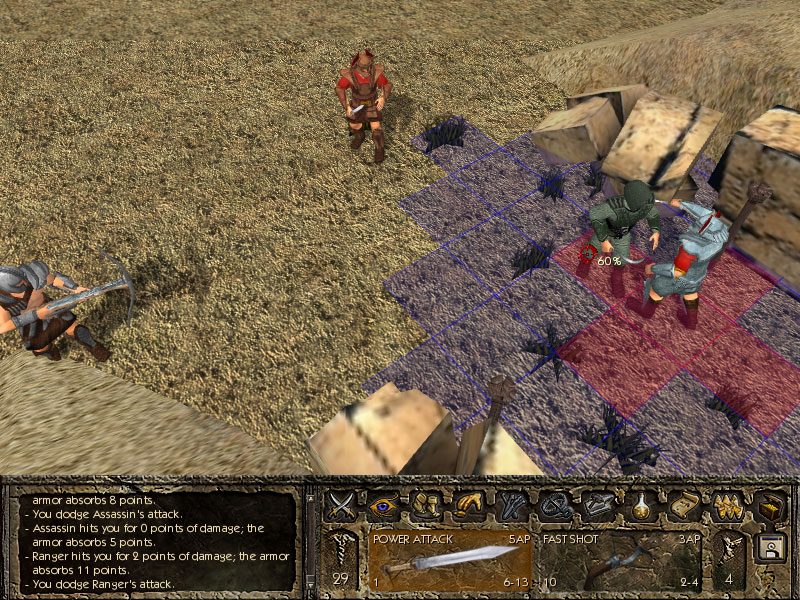800x600 pixels.
Task: Open the parchment scroll icon
Action: coord(683,504)
